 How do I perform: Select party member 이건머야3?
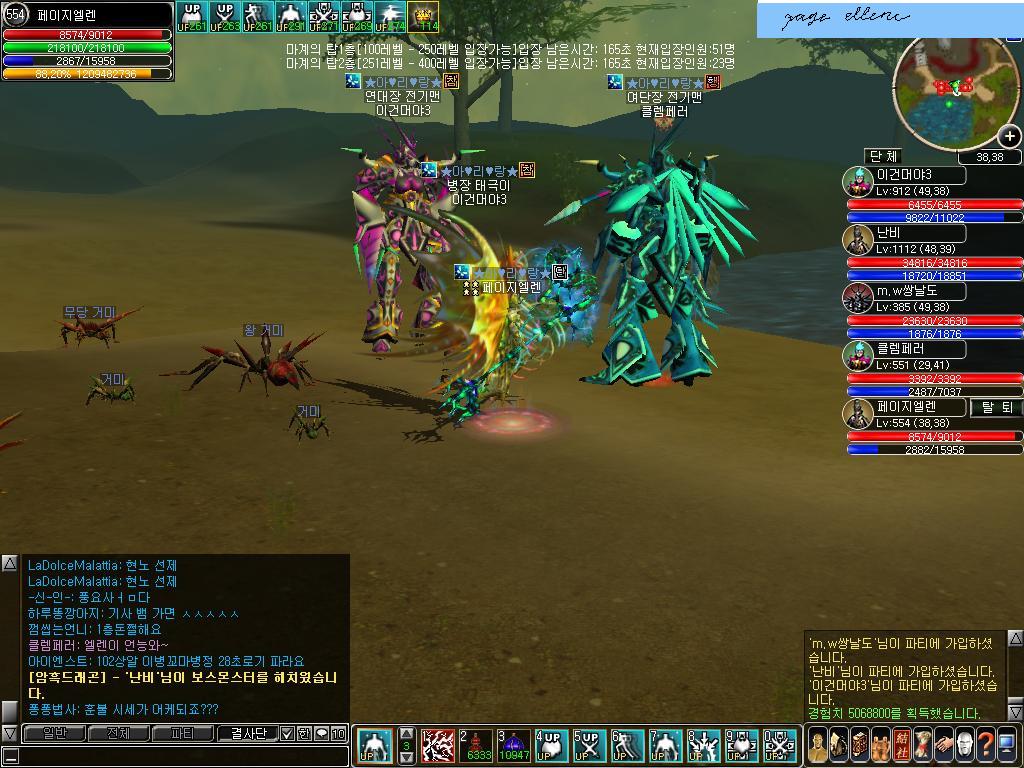click(x=904, y=174)
